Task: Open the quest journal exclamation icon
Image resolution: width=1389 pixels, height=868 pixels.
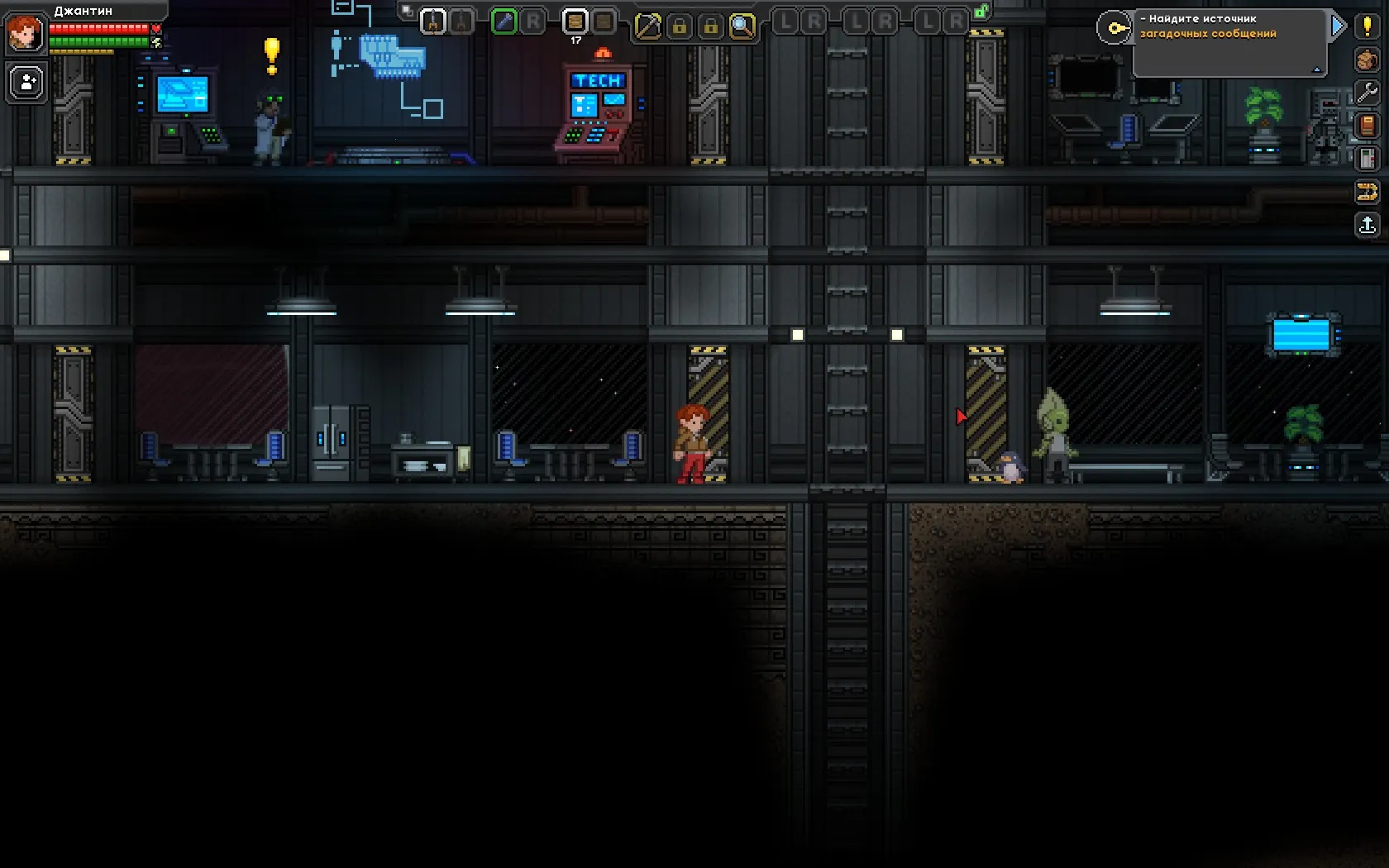Action: (x=1368, y=26)
